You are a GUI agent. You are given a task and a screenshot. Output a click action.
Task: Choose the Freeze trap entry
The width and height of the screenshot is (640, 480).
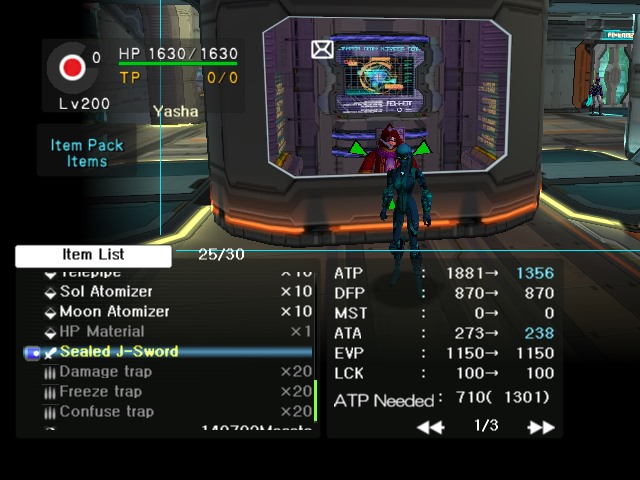click(100, 392)
